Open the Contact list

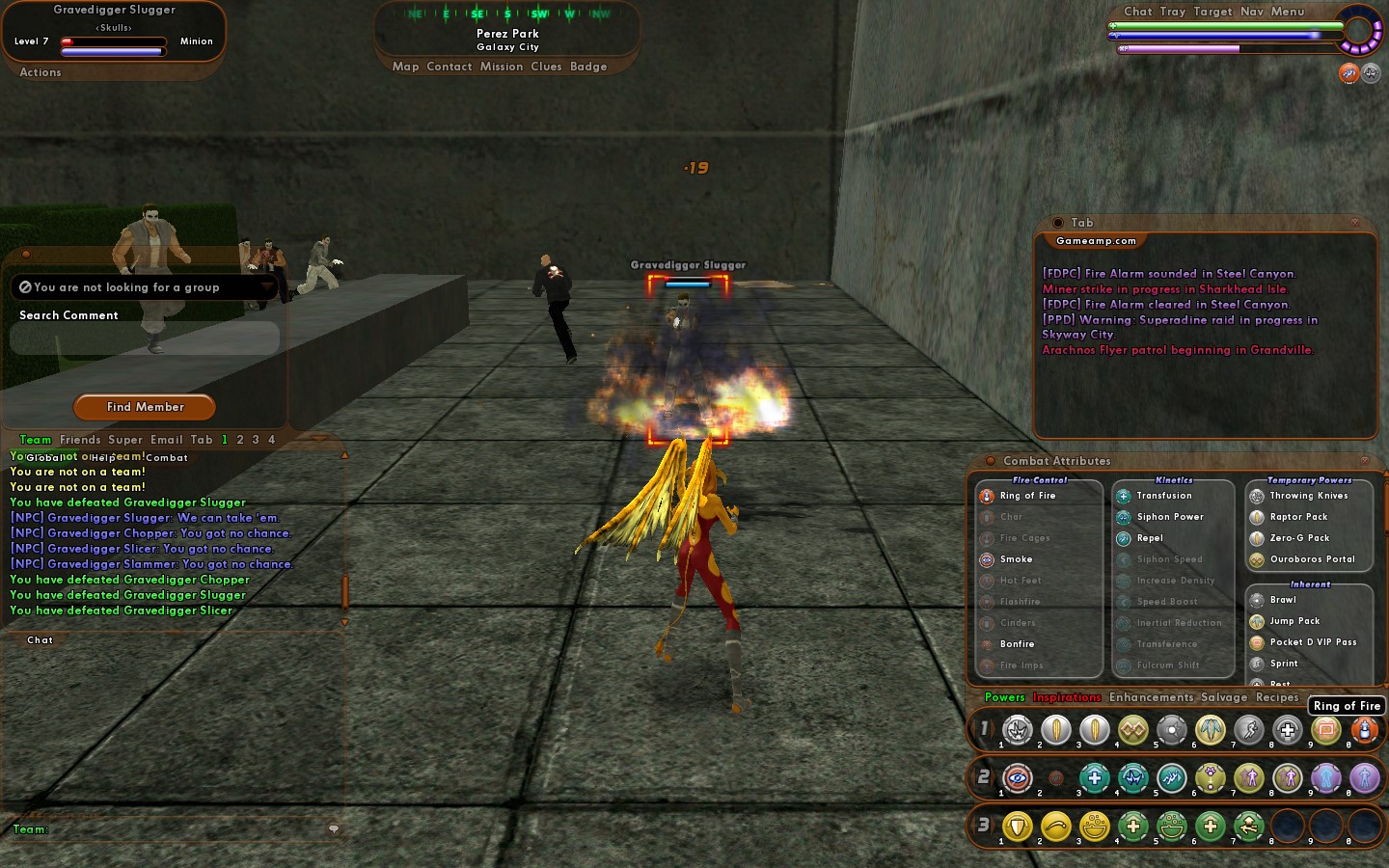(449, 67)
